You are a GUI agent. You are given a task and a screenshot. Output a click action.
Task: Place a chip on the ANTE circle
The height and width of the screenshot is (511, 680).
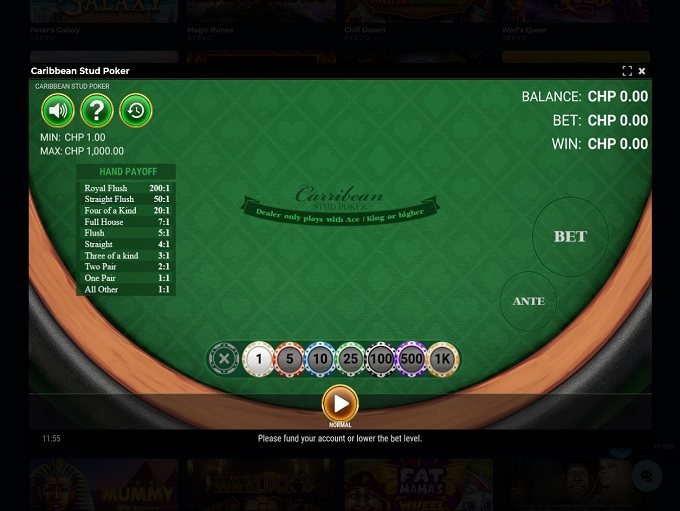[528, 301]
